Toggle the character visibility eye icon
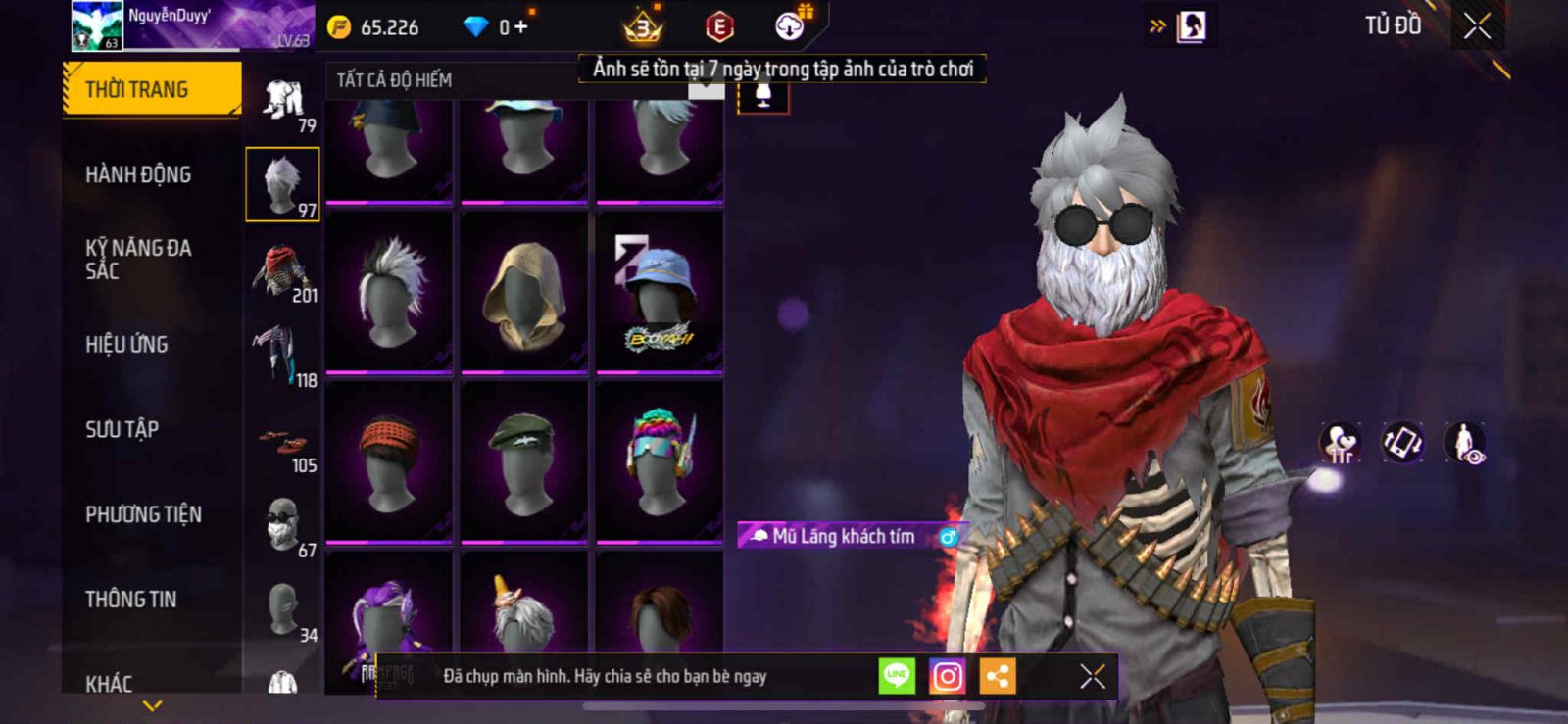This screenshot has height=724, width=1568. 1465,443
